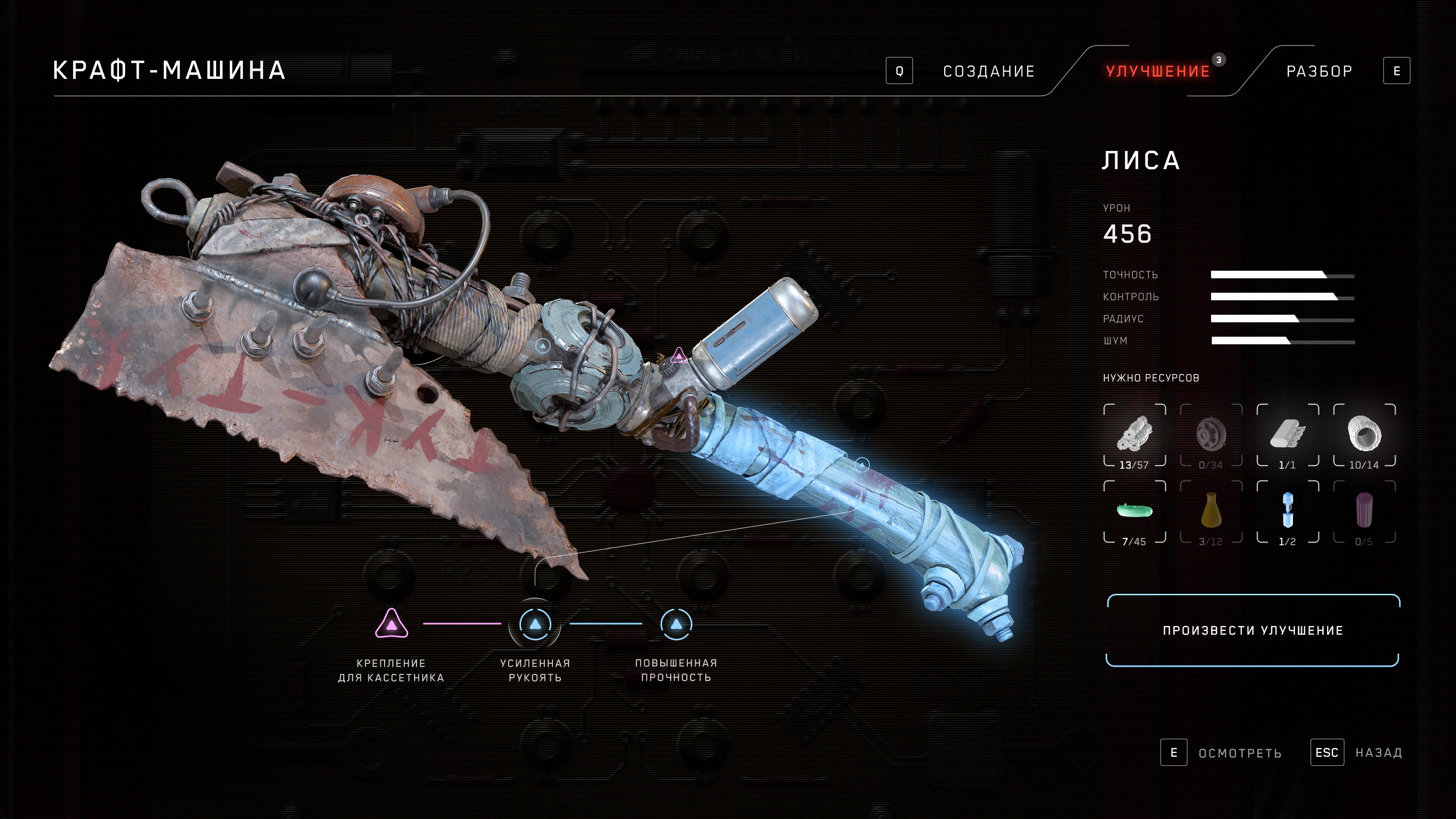
Task: Choose the Усиленная рукоять upgrade node
Action: pos(535,624)
